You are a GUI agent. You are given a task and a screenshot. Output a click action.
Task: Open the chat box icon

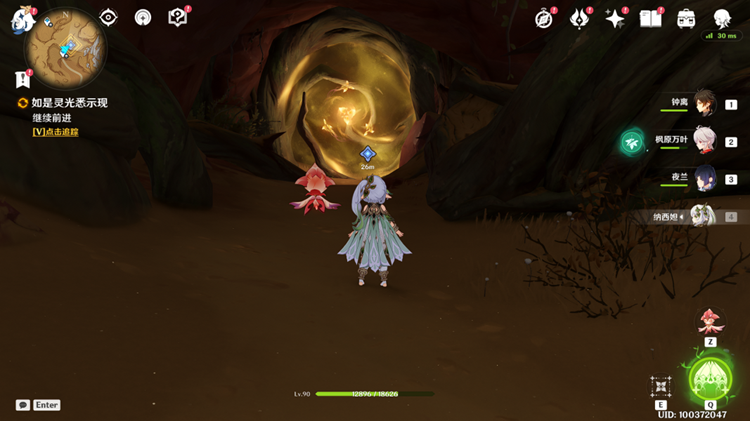click(x=23, y=405)
